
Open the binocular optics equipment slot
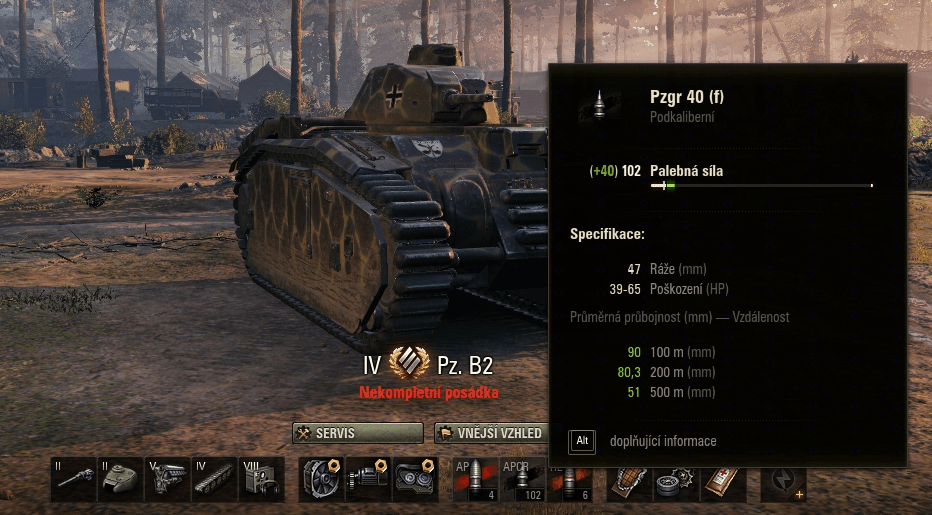point(415,479)
